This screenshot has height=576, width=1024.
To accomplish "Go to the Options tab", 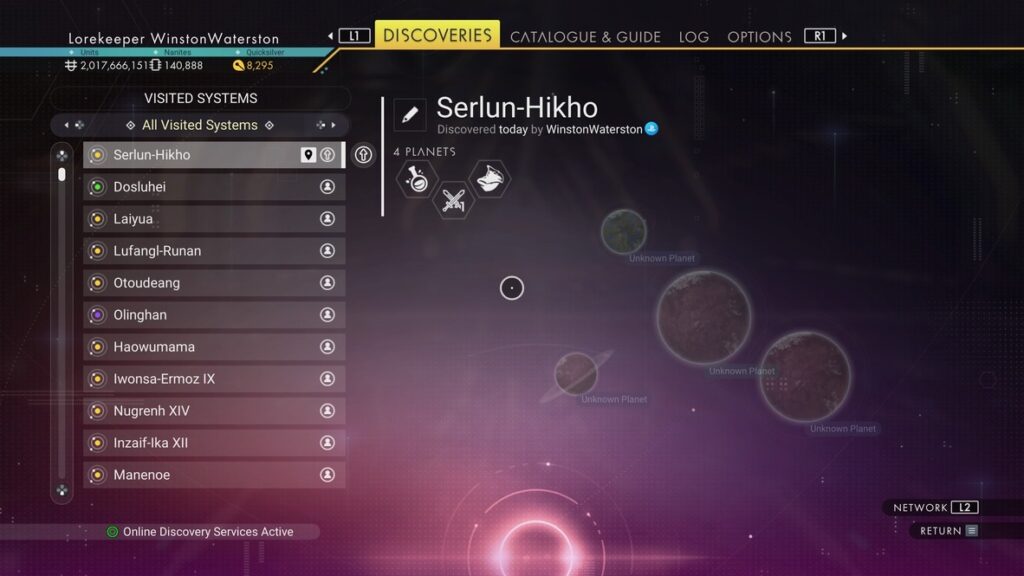I will pyautogui.click(x=759, y=37).
